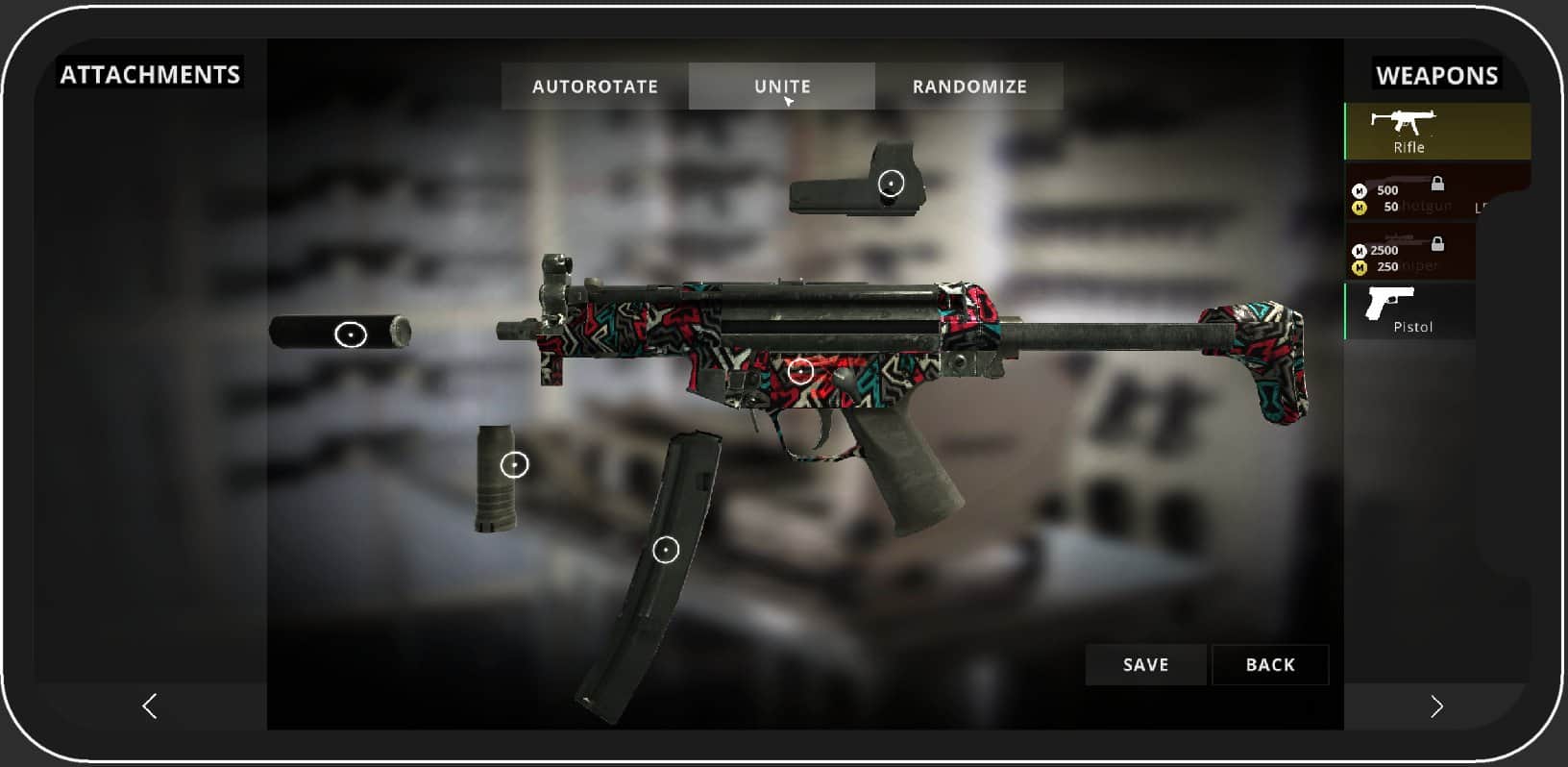Click the right arrow under Weapons
Screen dimensions: 1568x767
[x=1436, y=707]
